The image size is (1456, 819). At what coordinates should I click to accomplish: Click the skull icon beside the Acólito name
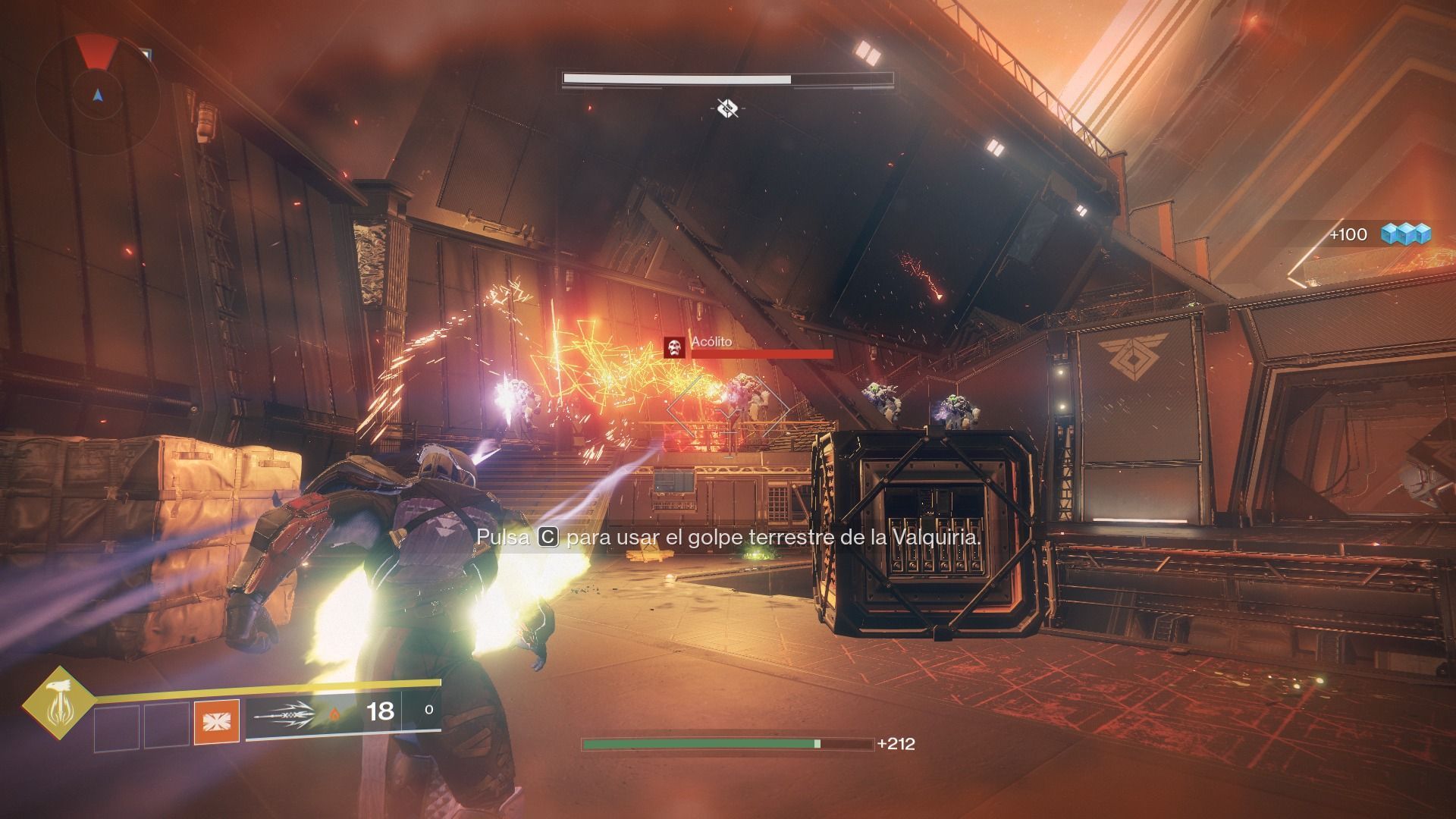coord(673,348)
